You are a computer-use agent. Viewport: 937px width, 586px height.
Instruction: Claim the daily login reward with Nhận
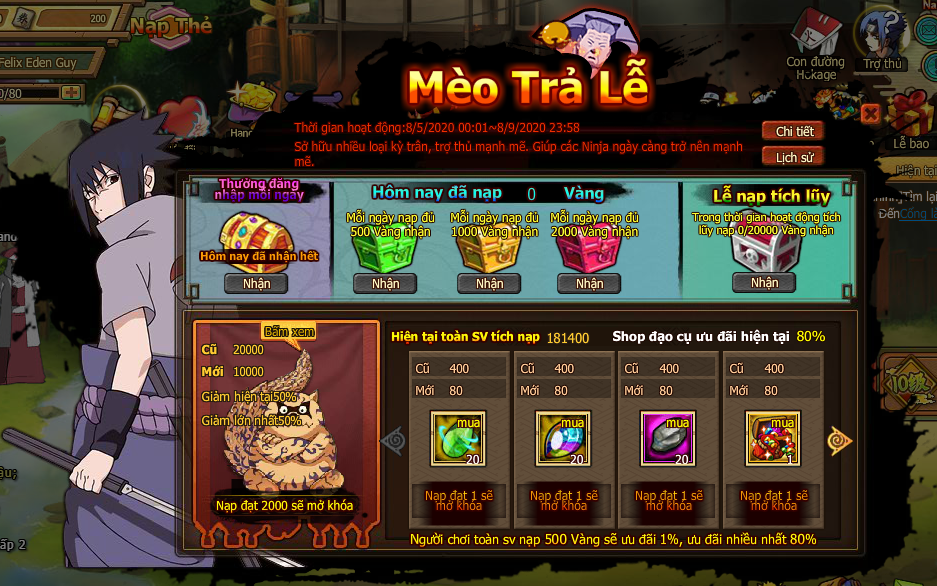click(256, 283)
